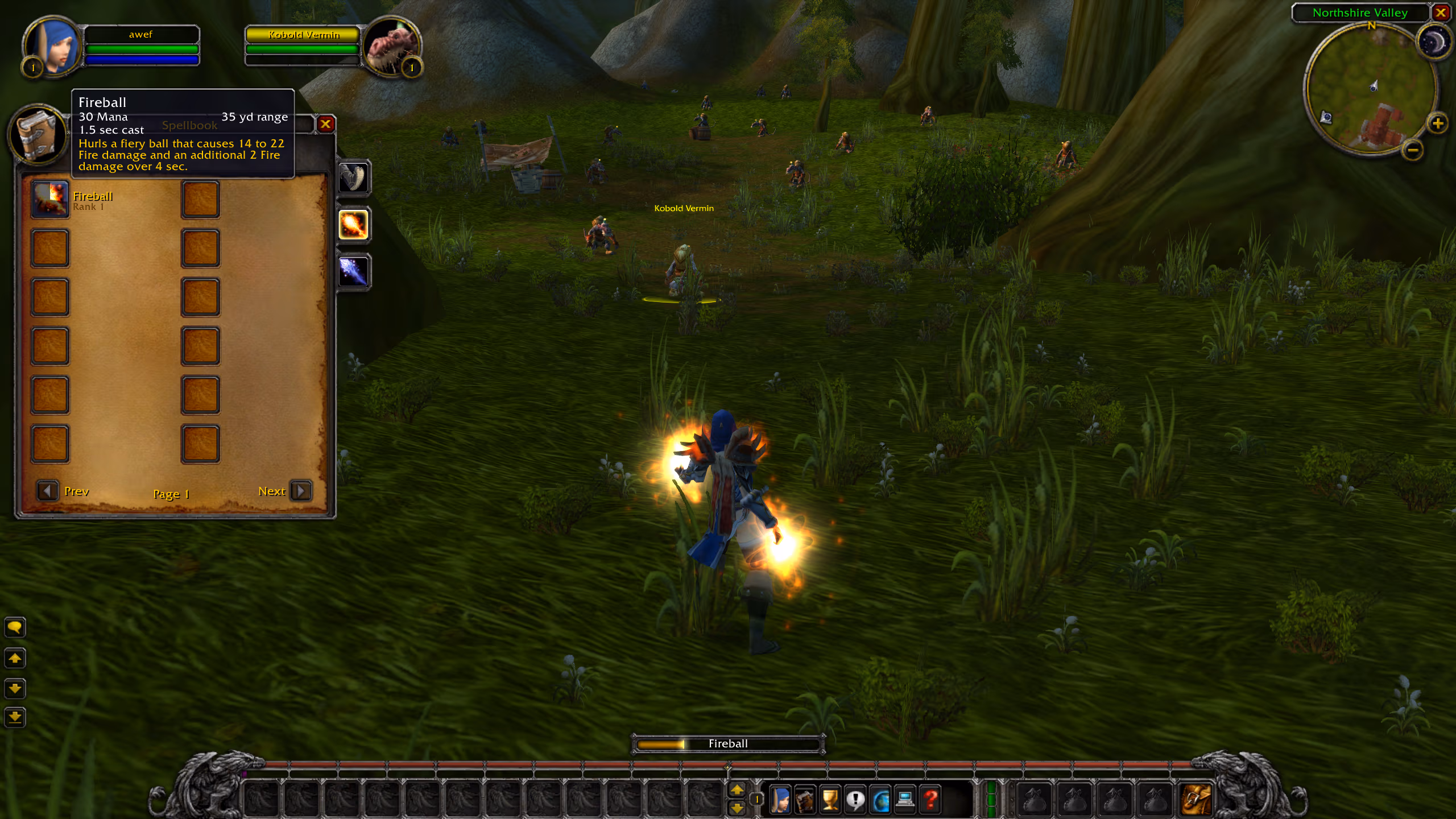Click the moon day-night indicator
This screenshot has height=819, width=1456.
coord(1433,42)
